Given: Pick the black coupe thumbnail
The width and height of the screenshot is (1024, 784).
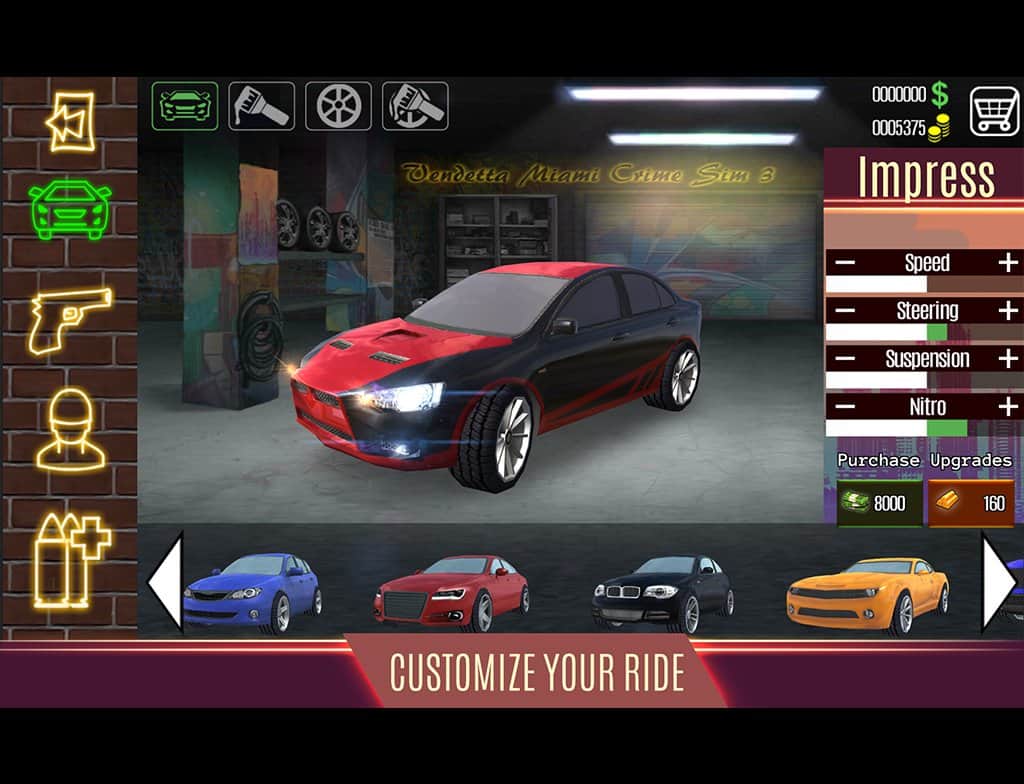Looking at the screenshot, I should tap(661, 592).
